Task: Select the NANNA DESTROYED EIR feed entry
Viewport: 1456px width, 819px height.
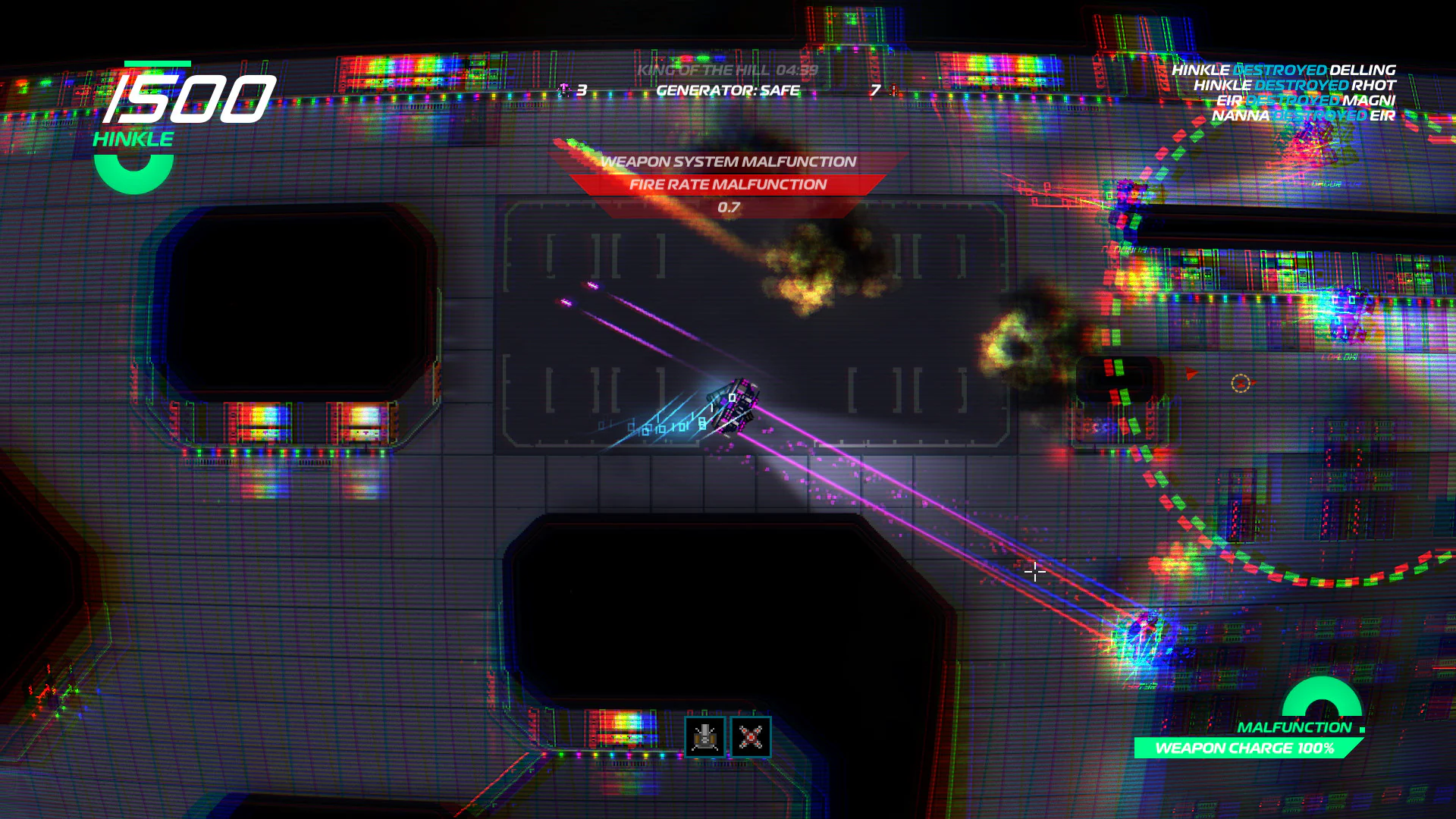Action: [x=1304, y=115]
